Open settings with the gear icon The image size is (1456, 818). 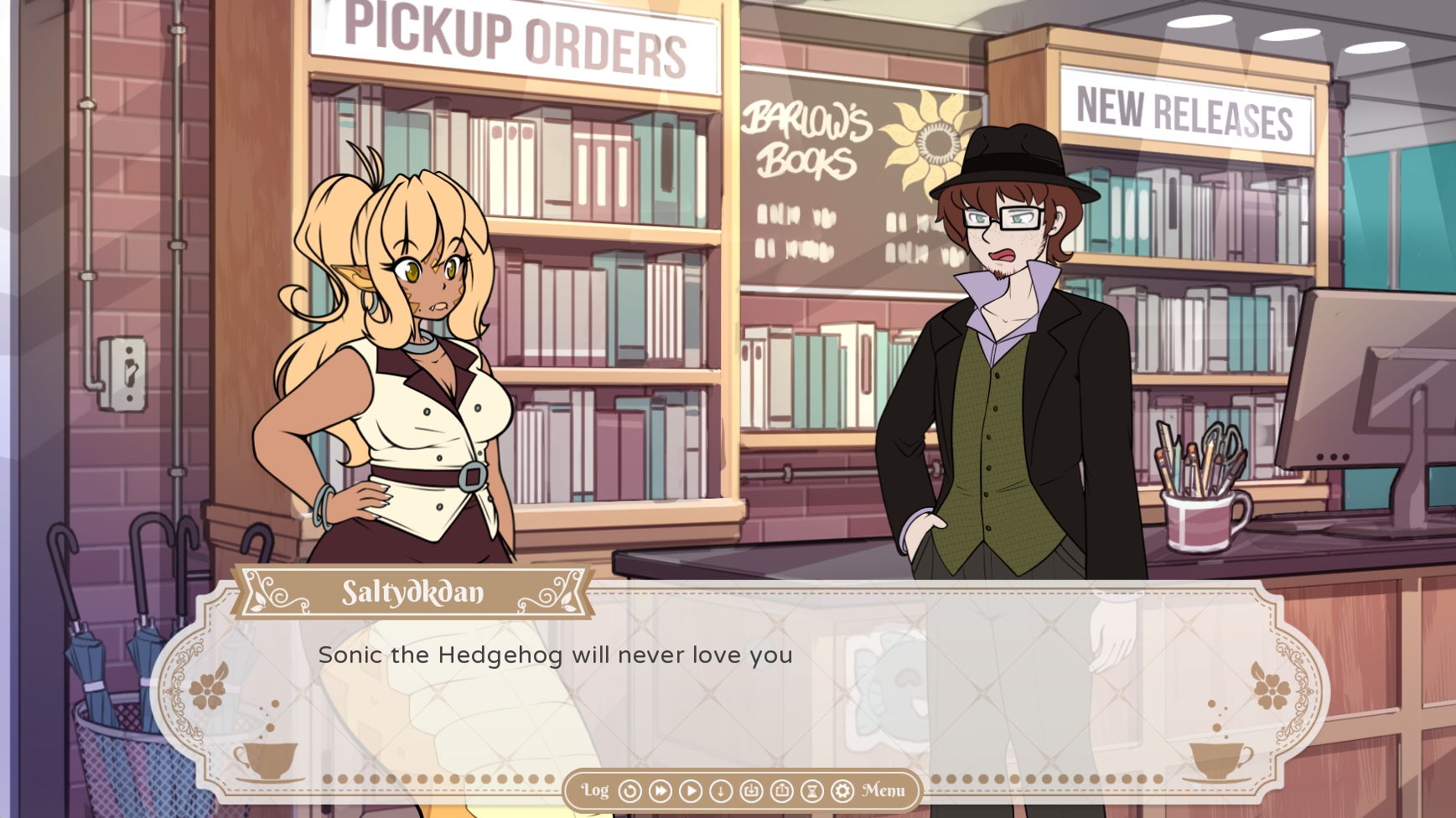click(842, 791)
